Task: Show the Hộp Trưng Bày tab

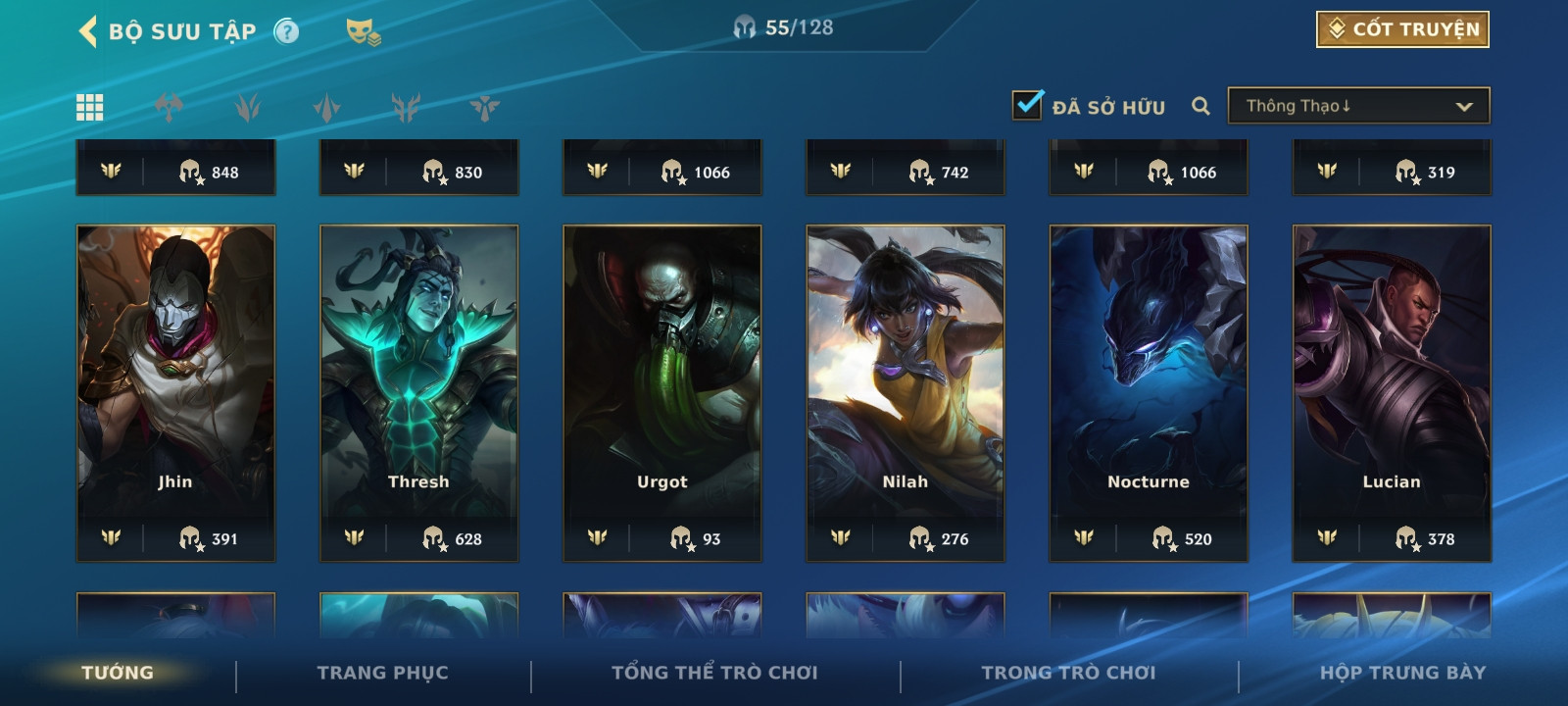Action: coord(1402,673)
